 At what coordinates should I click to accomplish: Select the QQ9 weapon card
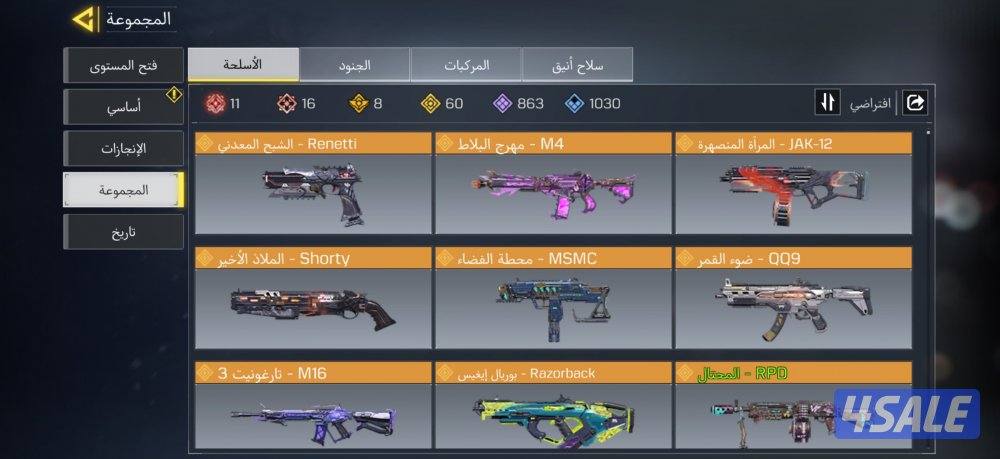tap(793, 299)
